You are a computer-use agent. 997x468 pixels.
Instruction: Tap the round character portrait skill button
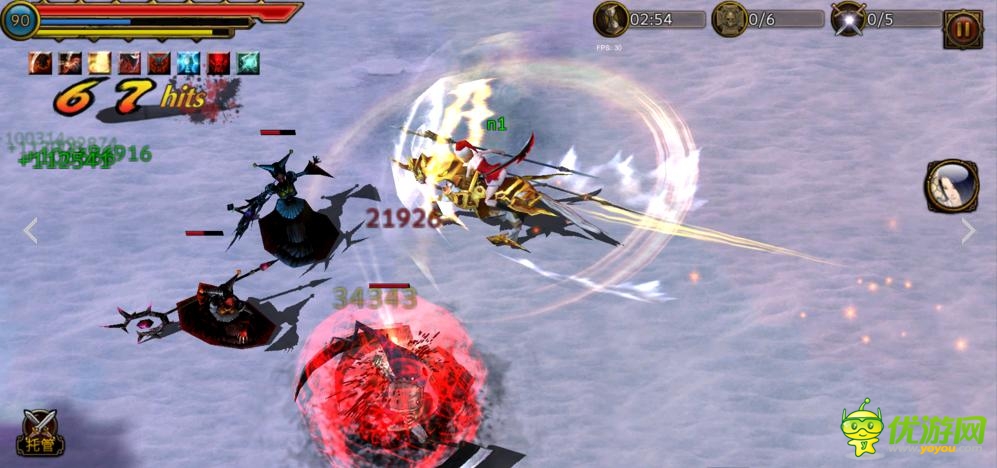point(951,187)
